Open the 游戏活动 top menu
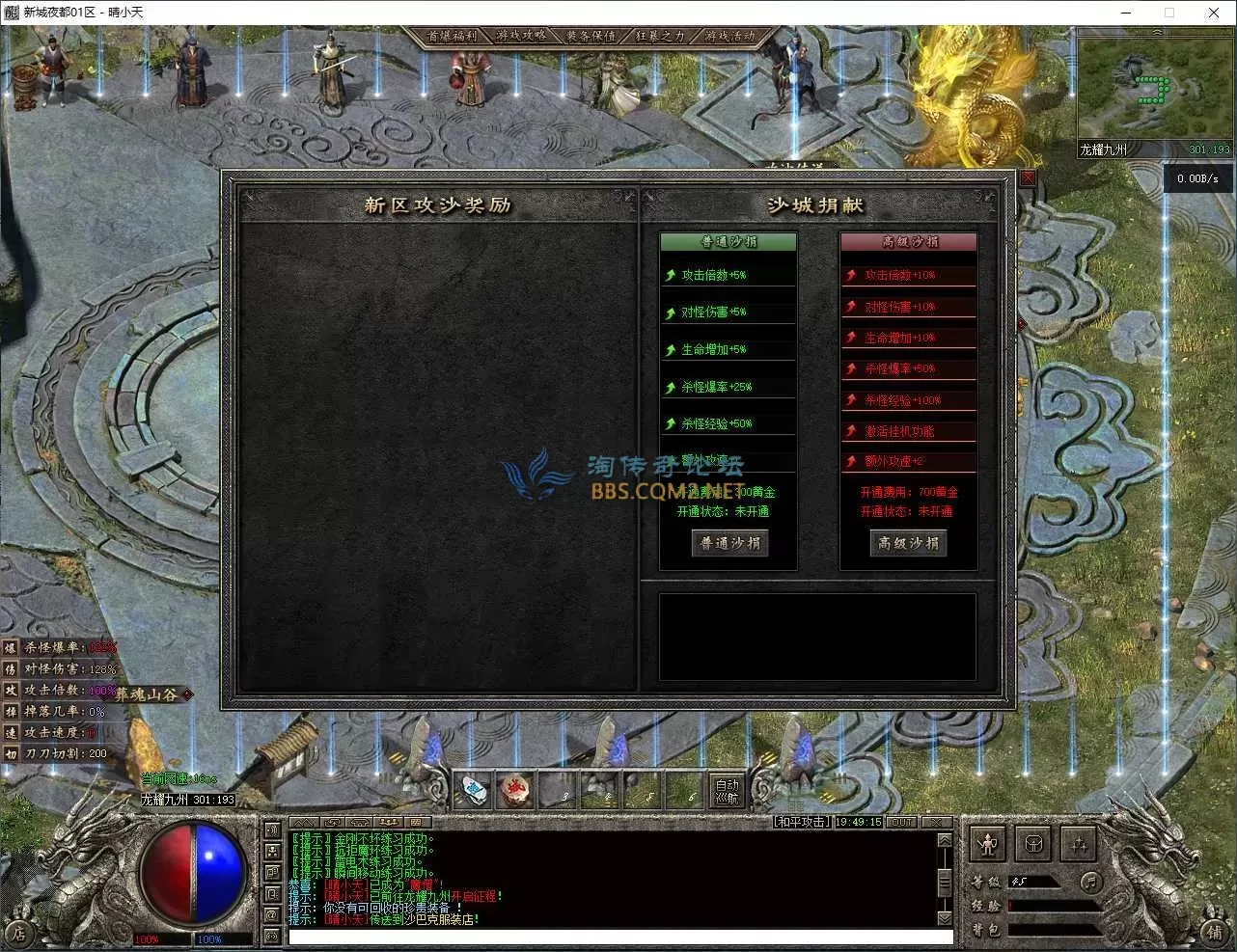The height and width of the screenshot is (952, 1237). [x=729, y=37]
